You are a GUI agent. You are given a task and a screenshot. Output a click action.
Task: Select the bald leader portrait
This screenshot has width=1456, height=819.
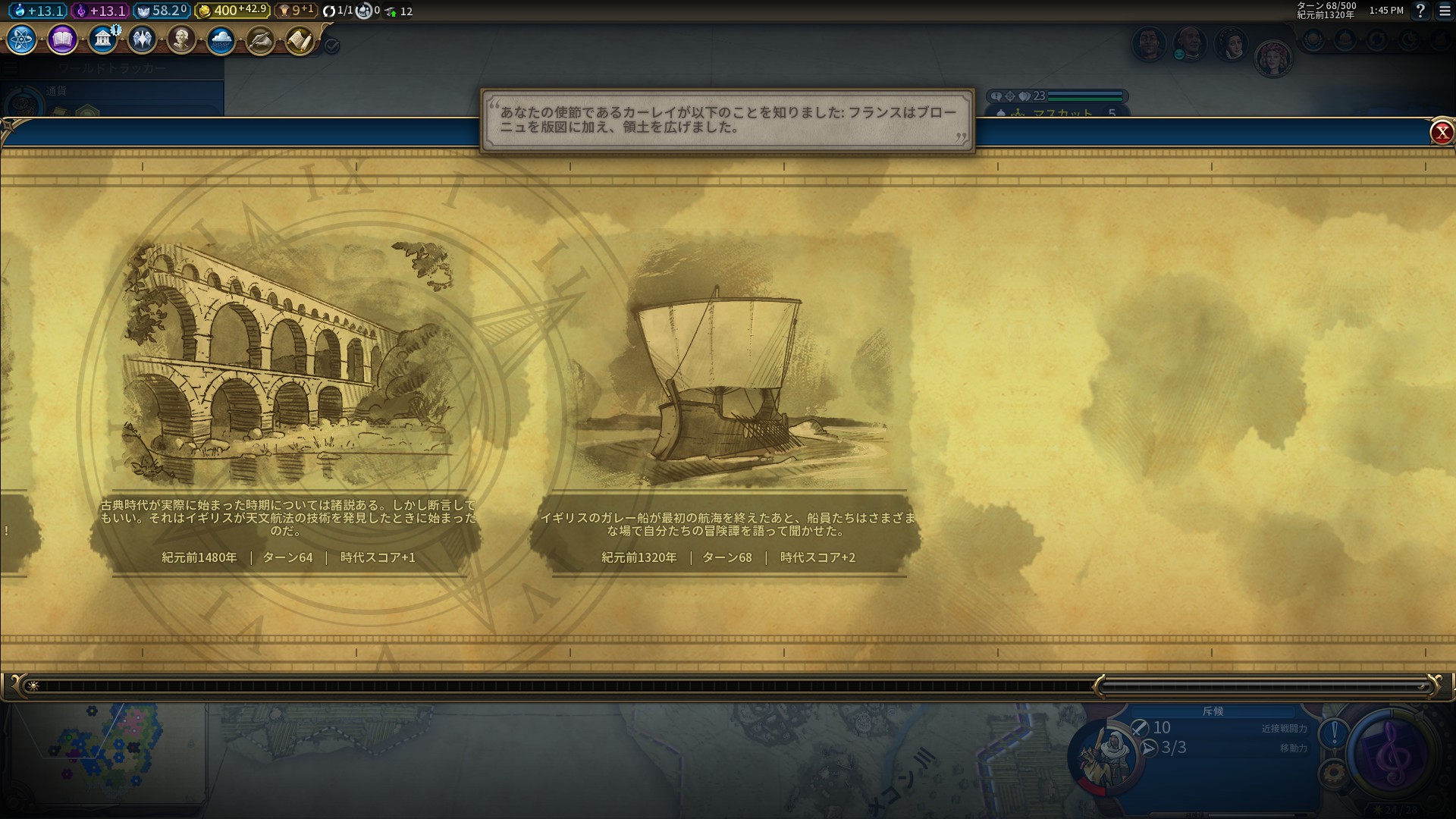pos(1189,44)
